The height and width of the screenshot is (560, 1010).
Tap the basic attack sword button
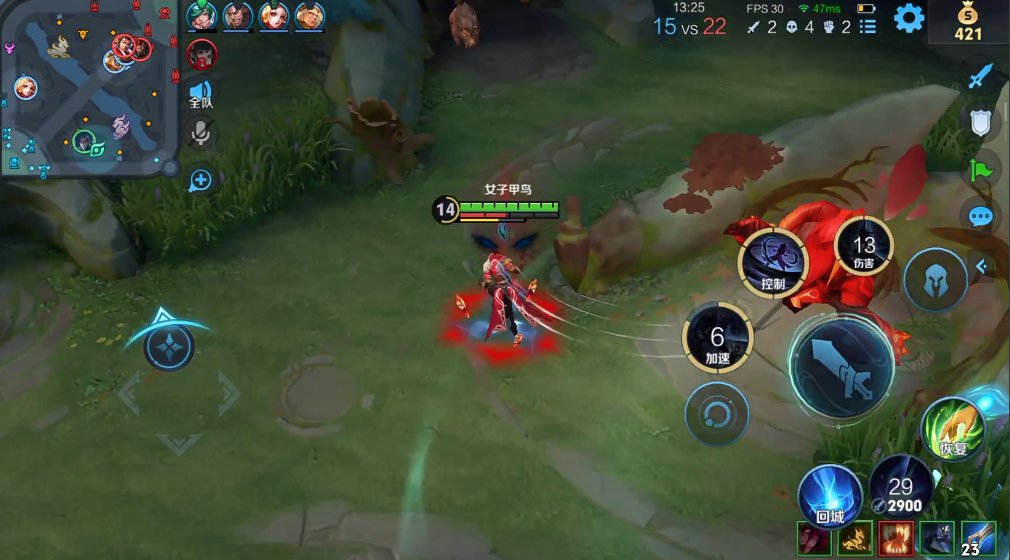841,368
